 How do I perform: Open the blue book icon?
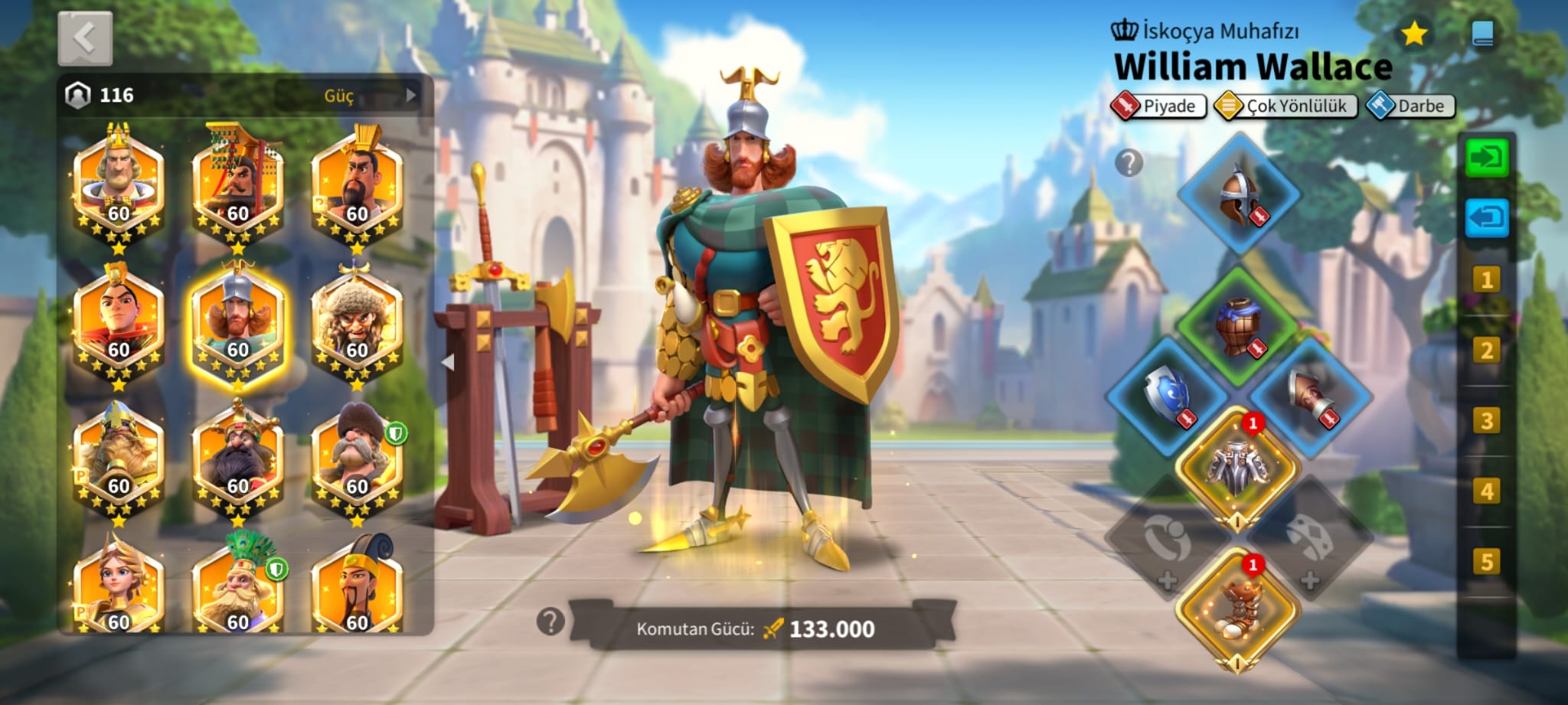pos(1483,34)
